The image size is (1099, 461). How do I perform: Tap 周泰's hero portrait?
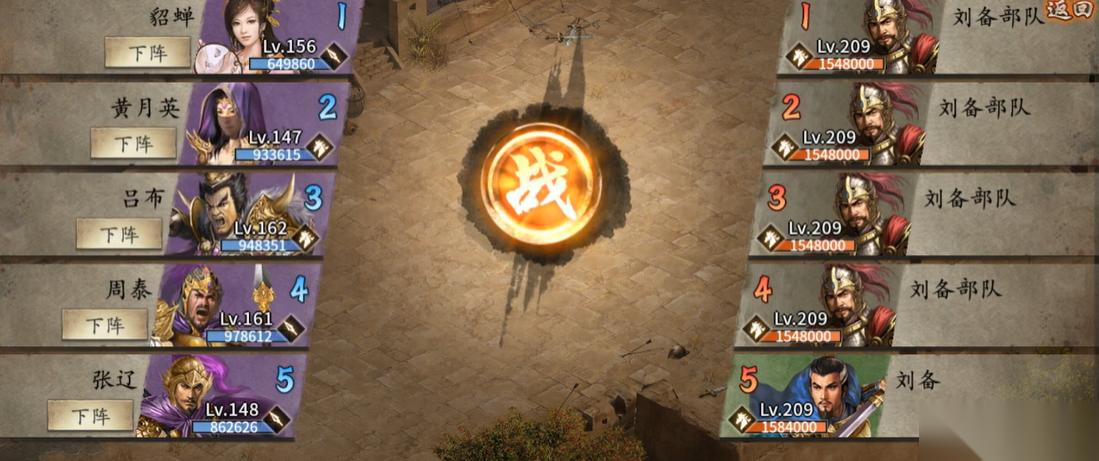195,300
